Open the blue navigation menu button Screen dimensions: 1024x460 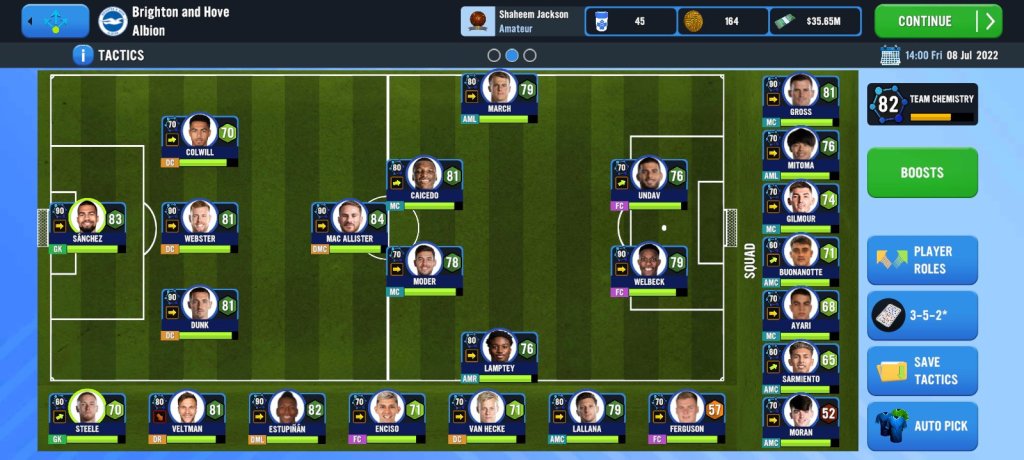pos(55,21)
